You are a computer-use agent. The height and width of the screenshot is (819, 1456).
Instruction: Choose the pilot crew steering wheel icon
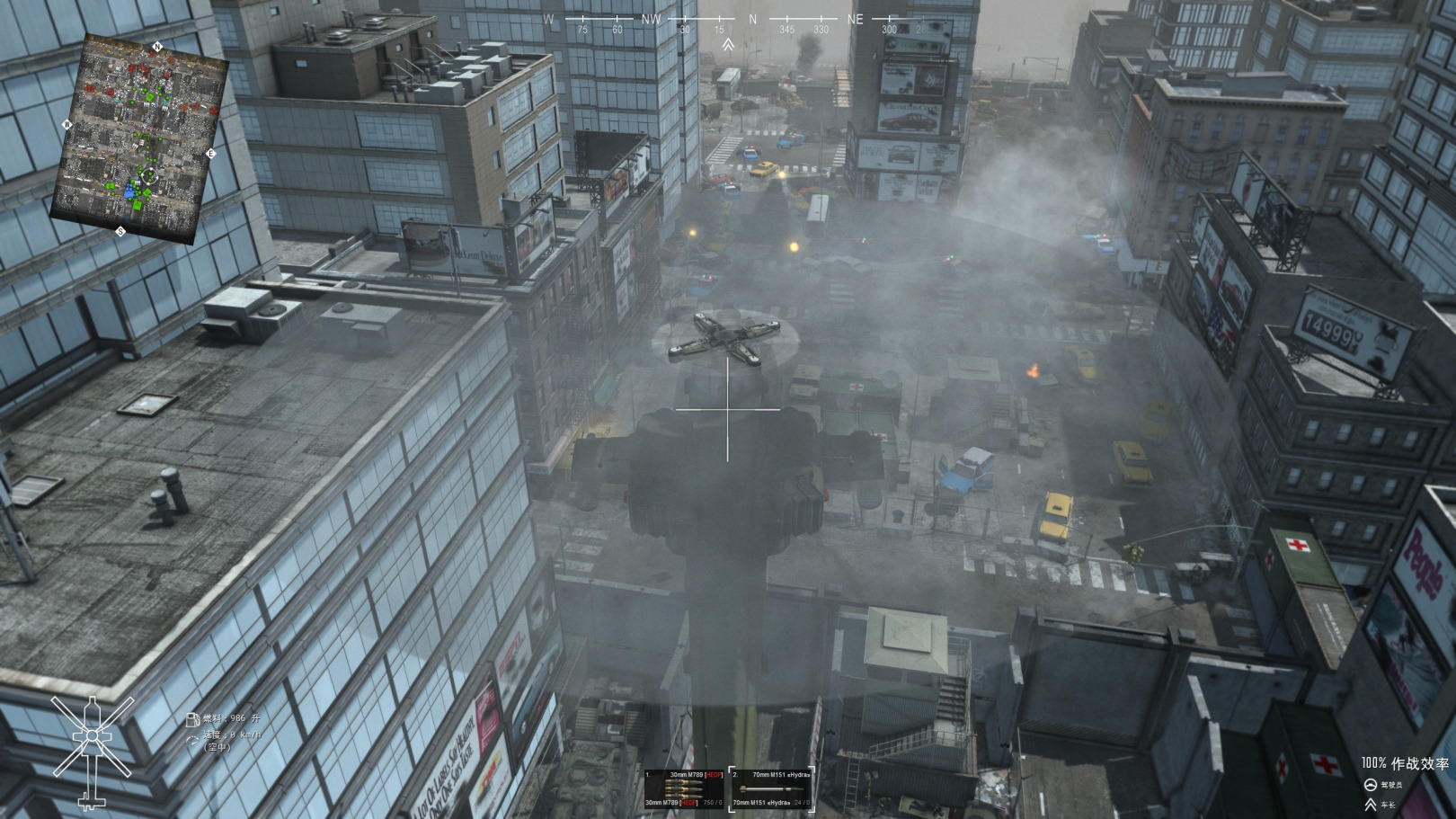click(1370, 785)
